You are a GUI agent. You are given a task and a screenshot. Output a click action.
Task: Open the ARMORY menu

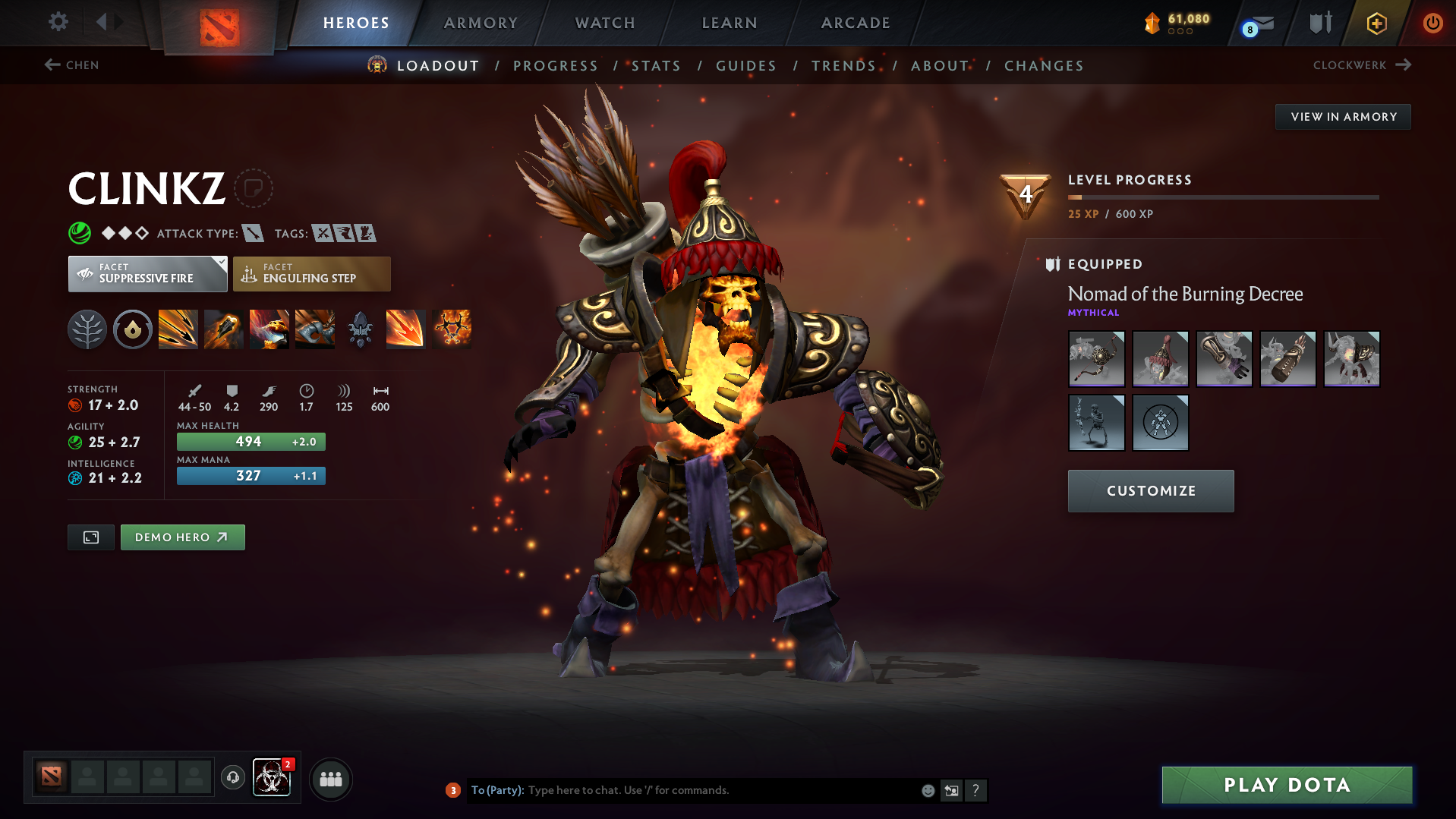[480, 23]
